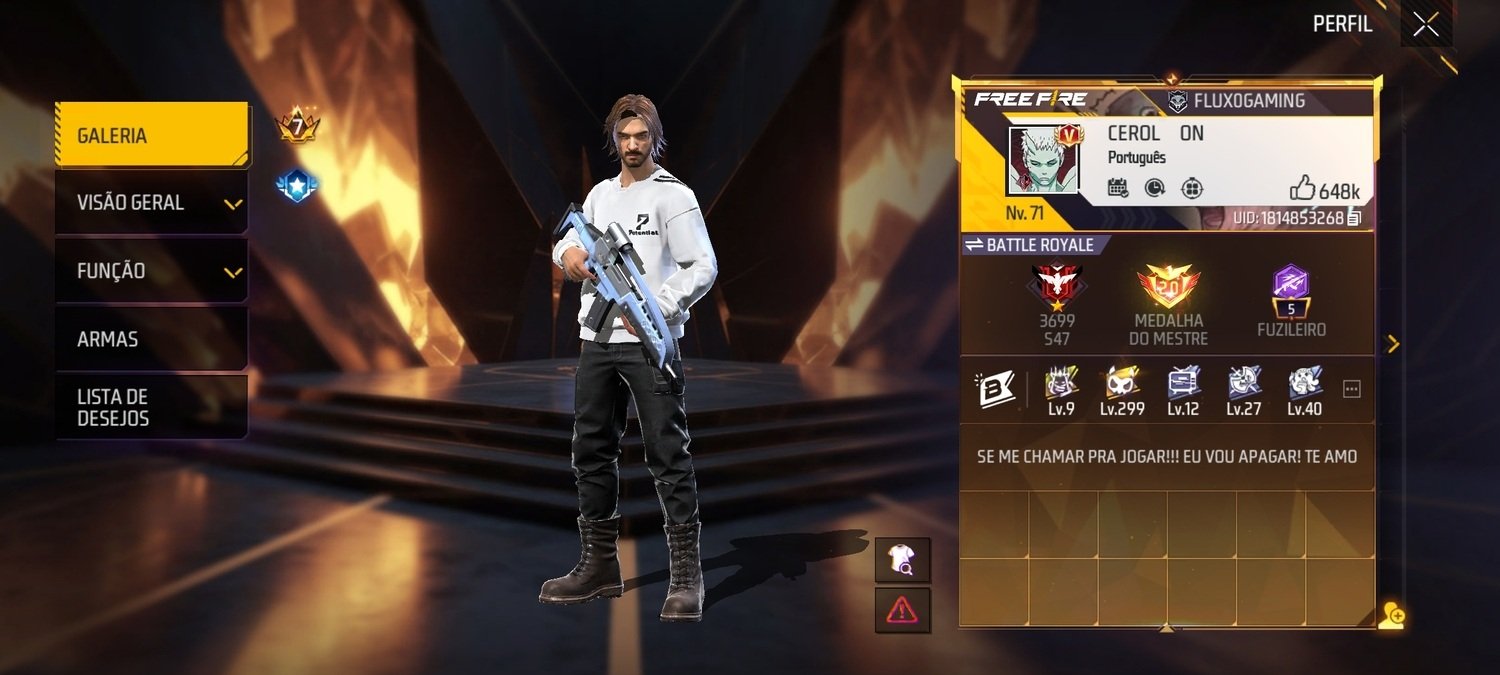Show more skills with the ellipsis button
Screen dimensions: 1500x675
point(1352,389)
